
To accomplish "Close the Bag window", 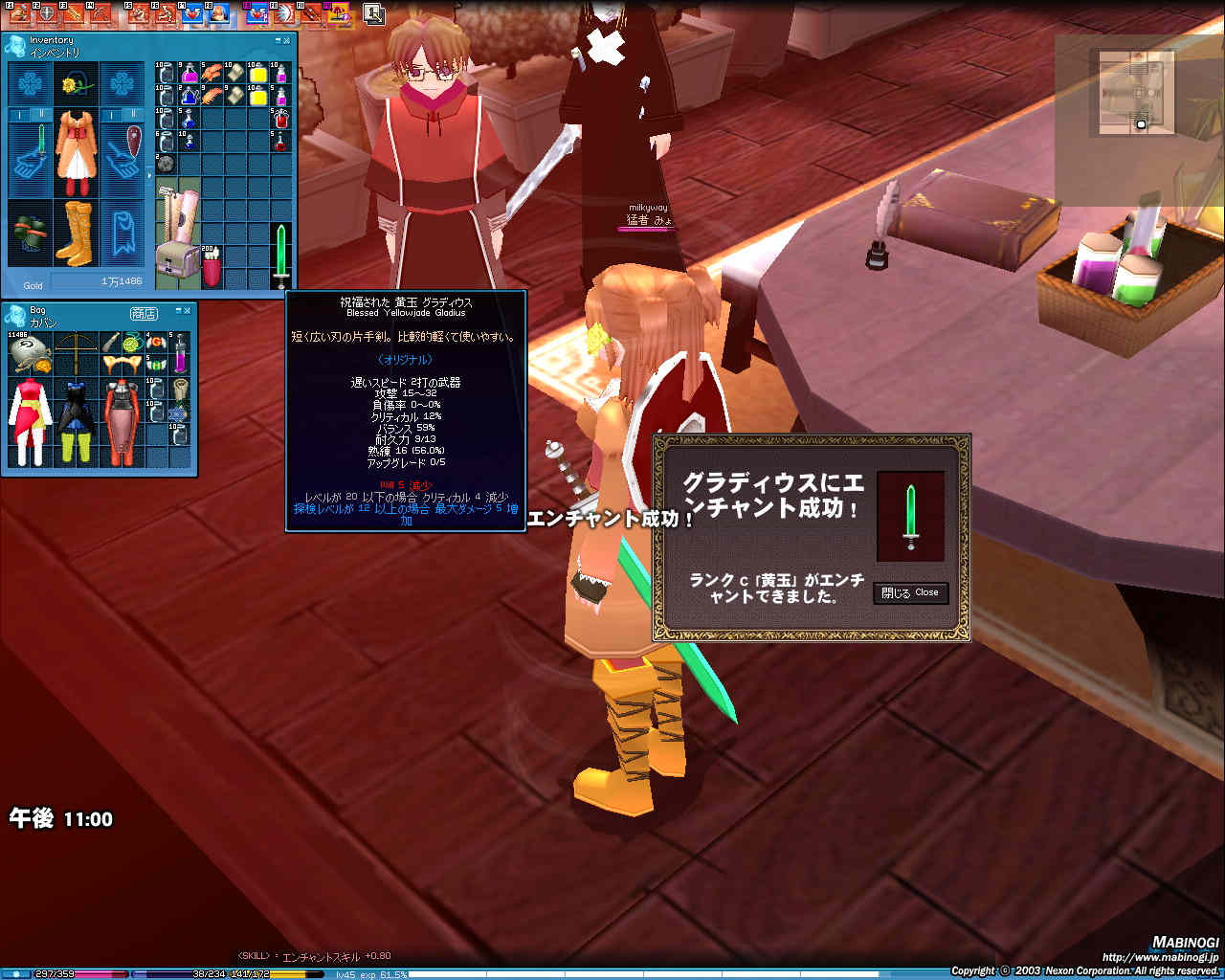I will 188,311.
